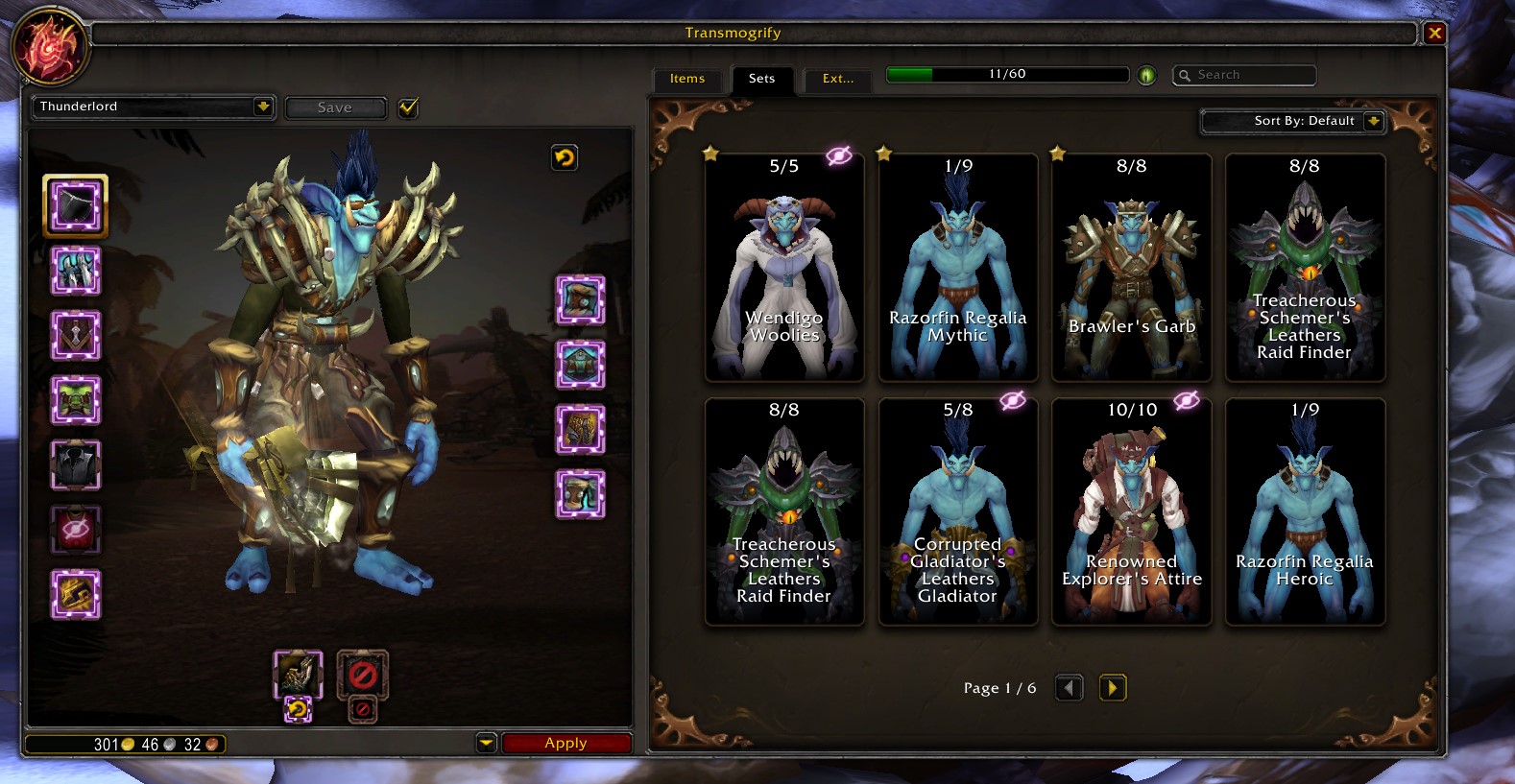
Task: Pick the Brawler's Garb set
Action: pyautogui.click(x=1131, y=268)
